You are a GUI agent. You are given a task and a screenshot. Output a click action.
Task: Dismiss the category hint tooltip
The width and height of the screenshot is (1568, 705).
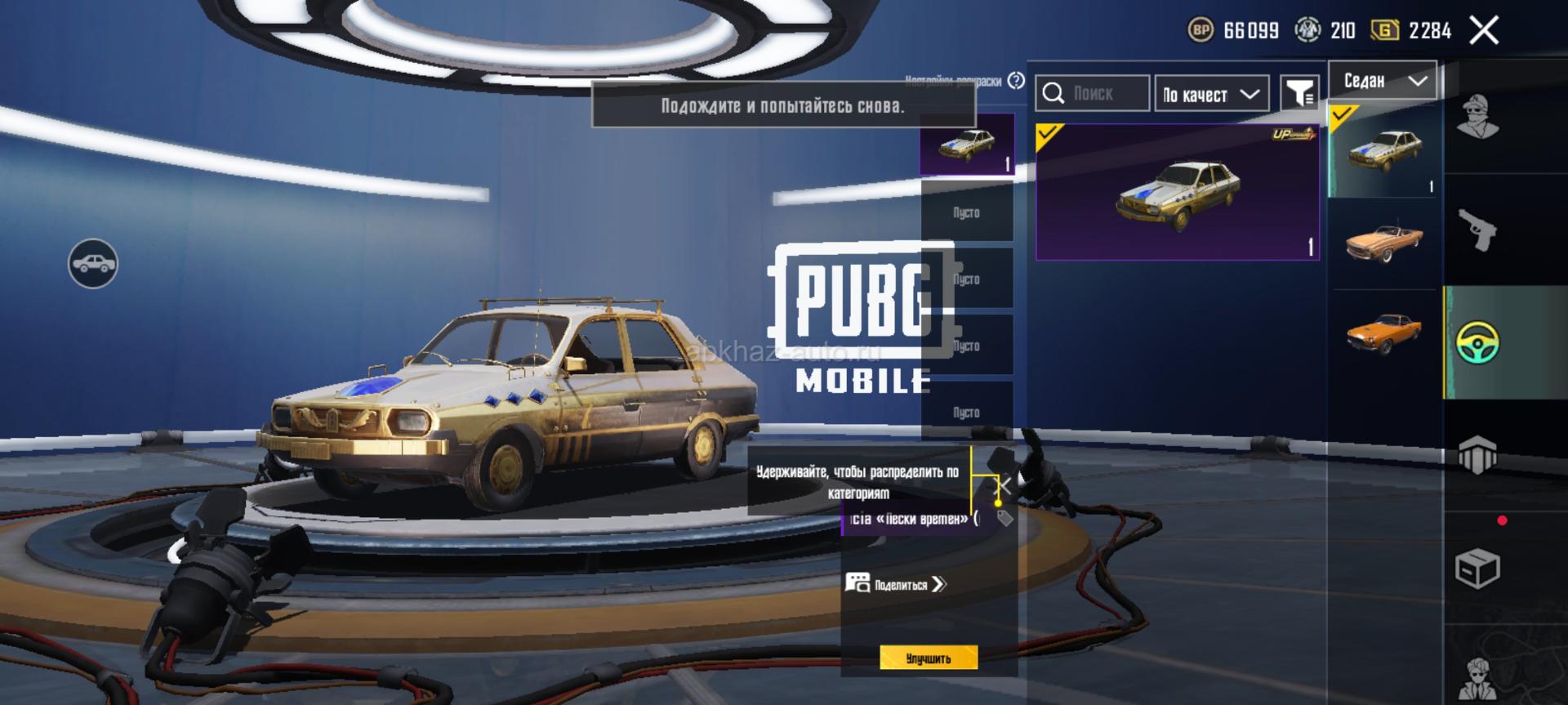coord(1004,487)
